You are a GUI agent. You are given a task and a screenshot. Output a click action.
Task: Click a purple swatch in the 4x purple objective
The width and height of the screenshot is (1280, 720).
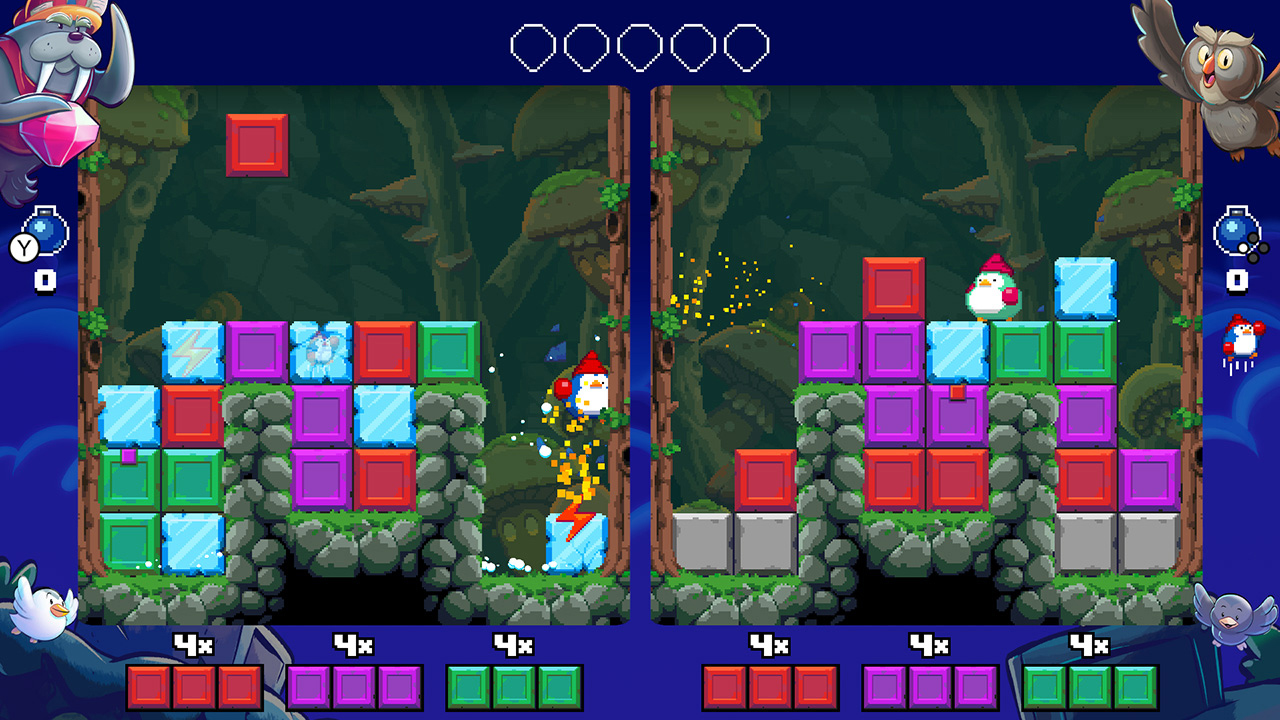352,686
